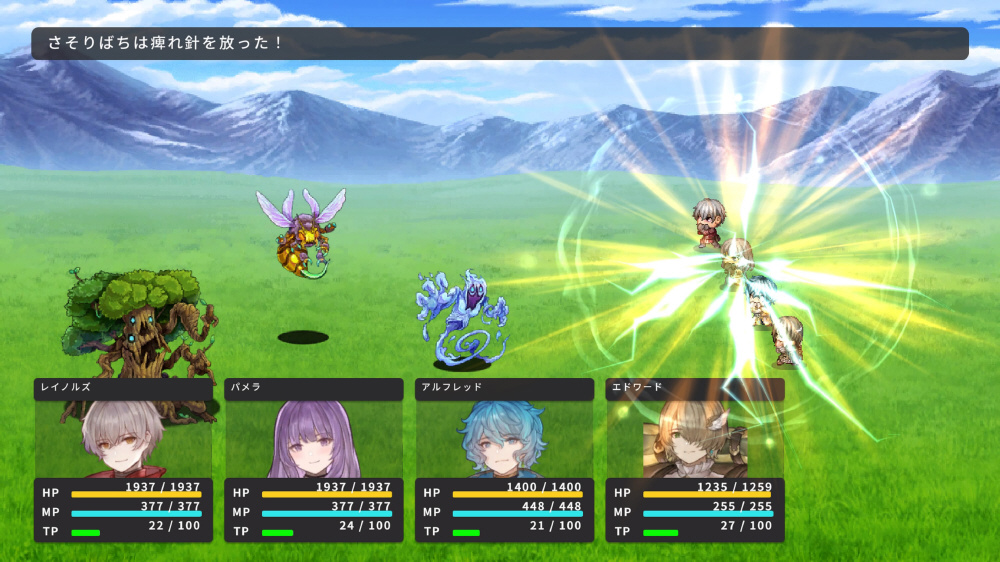The height and width of the screenshot is (562, 1000).
Task: Click アルフレッド's party status panel
Action: [x=504, y=460]
